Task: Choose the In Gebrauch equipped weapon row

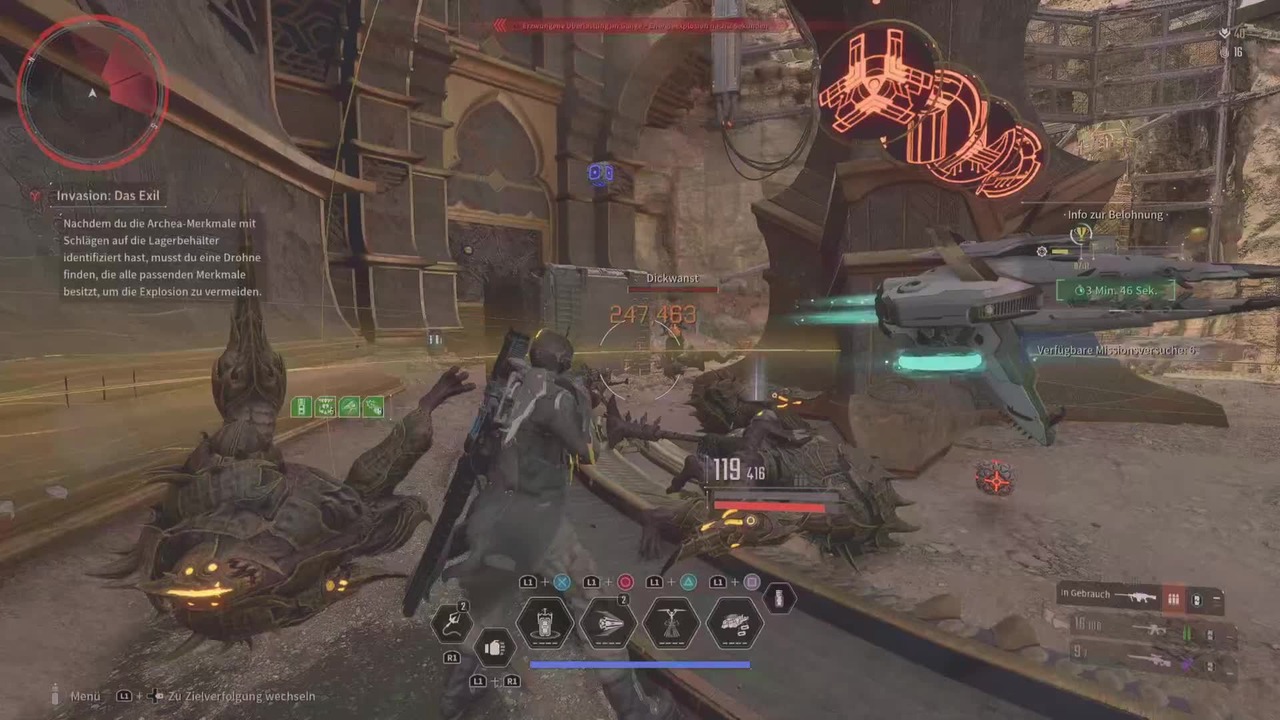Action: (1140, 597)
